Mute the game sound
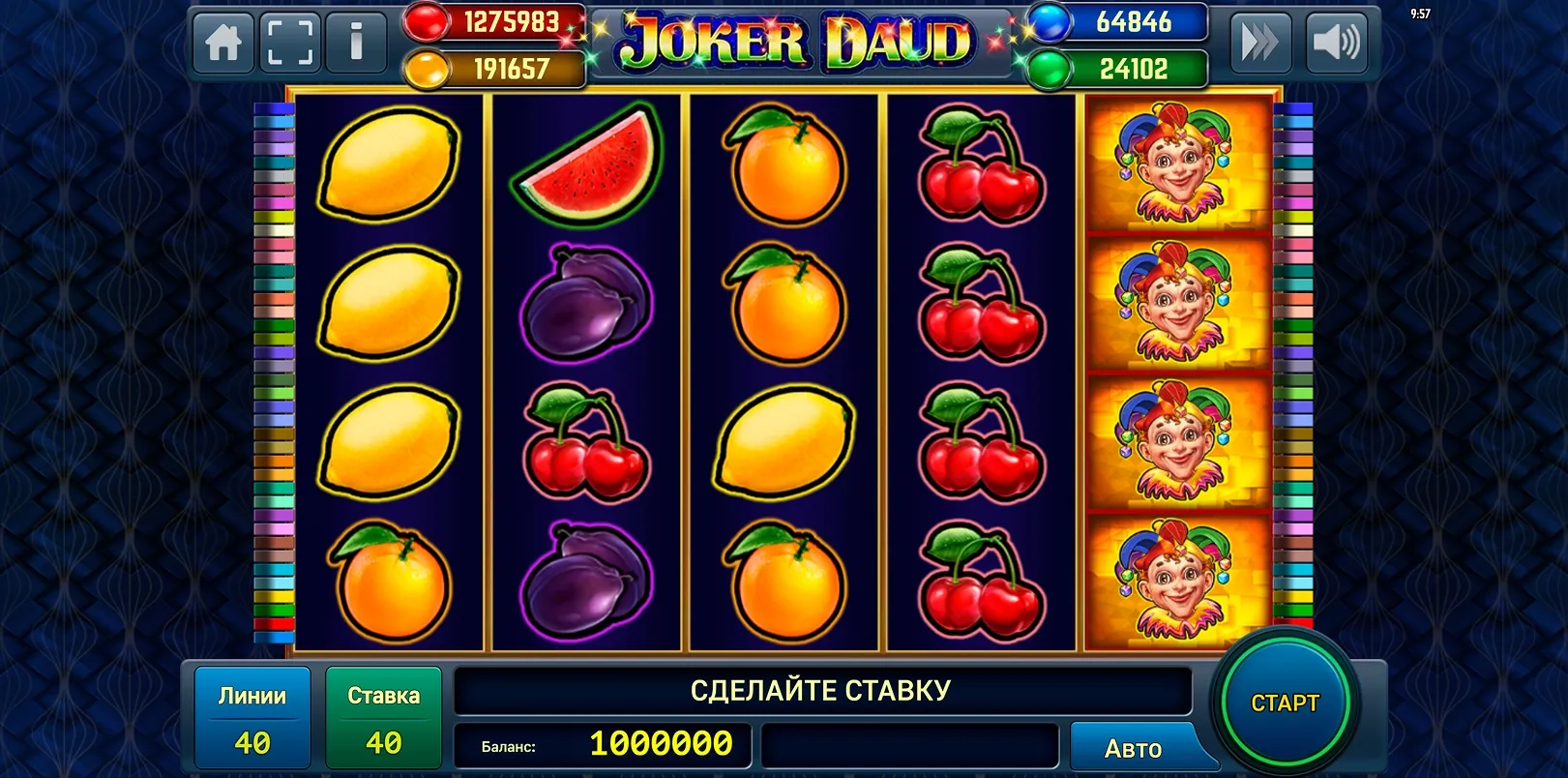Viewport: 1568px width, 778px height. (x=1336, y=43)
